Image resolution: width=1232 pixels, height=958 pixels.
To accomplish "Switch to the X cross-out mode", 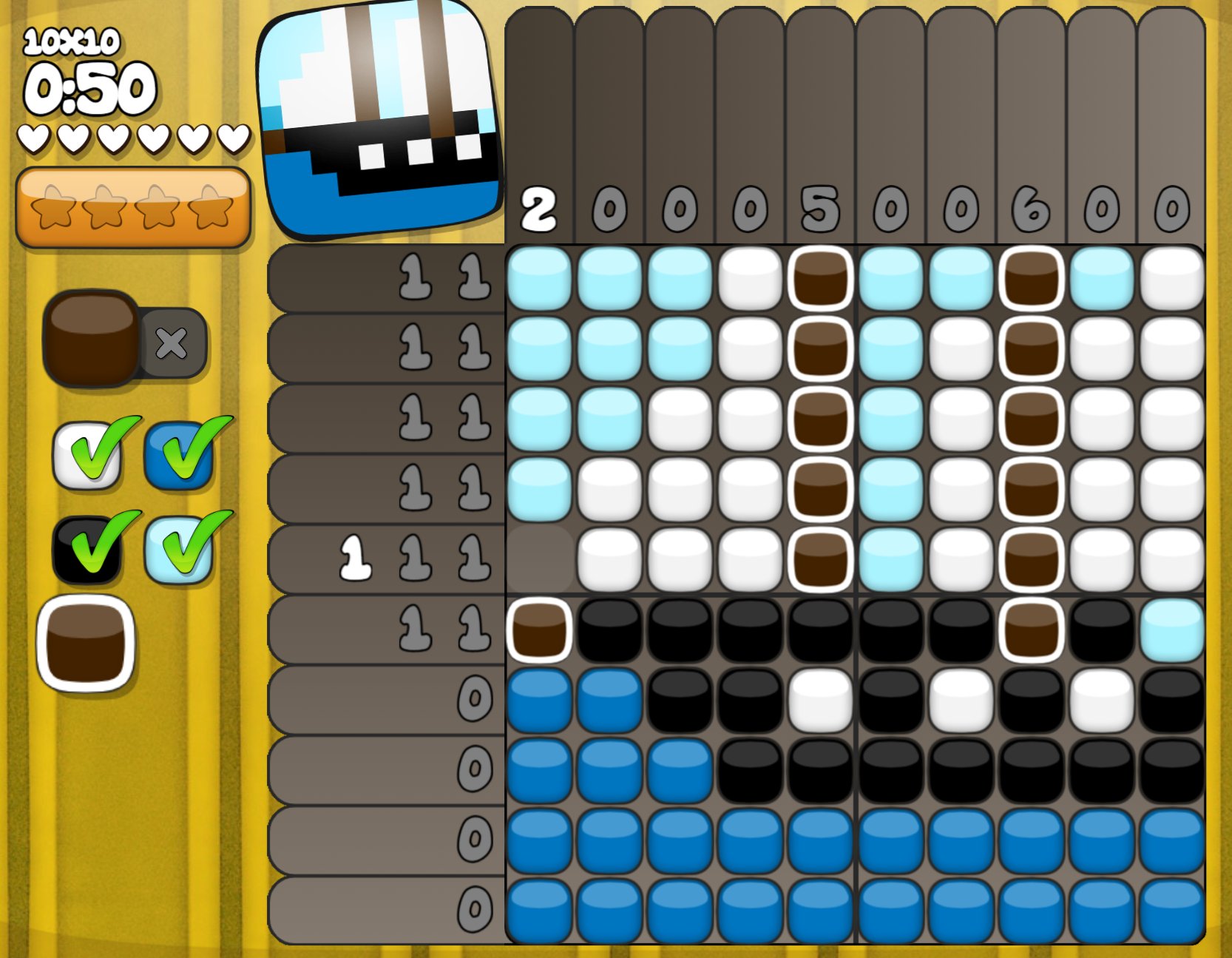I will 172,343.
